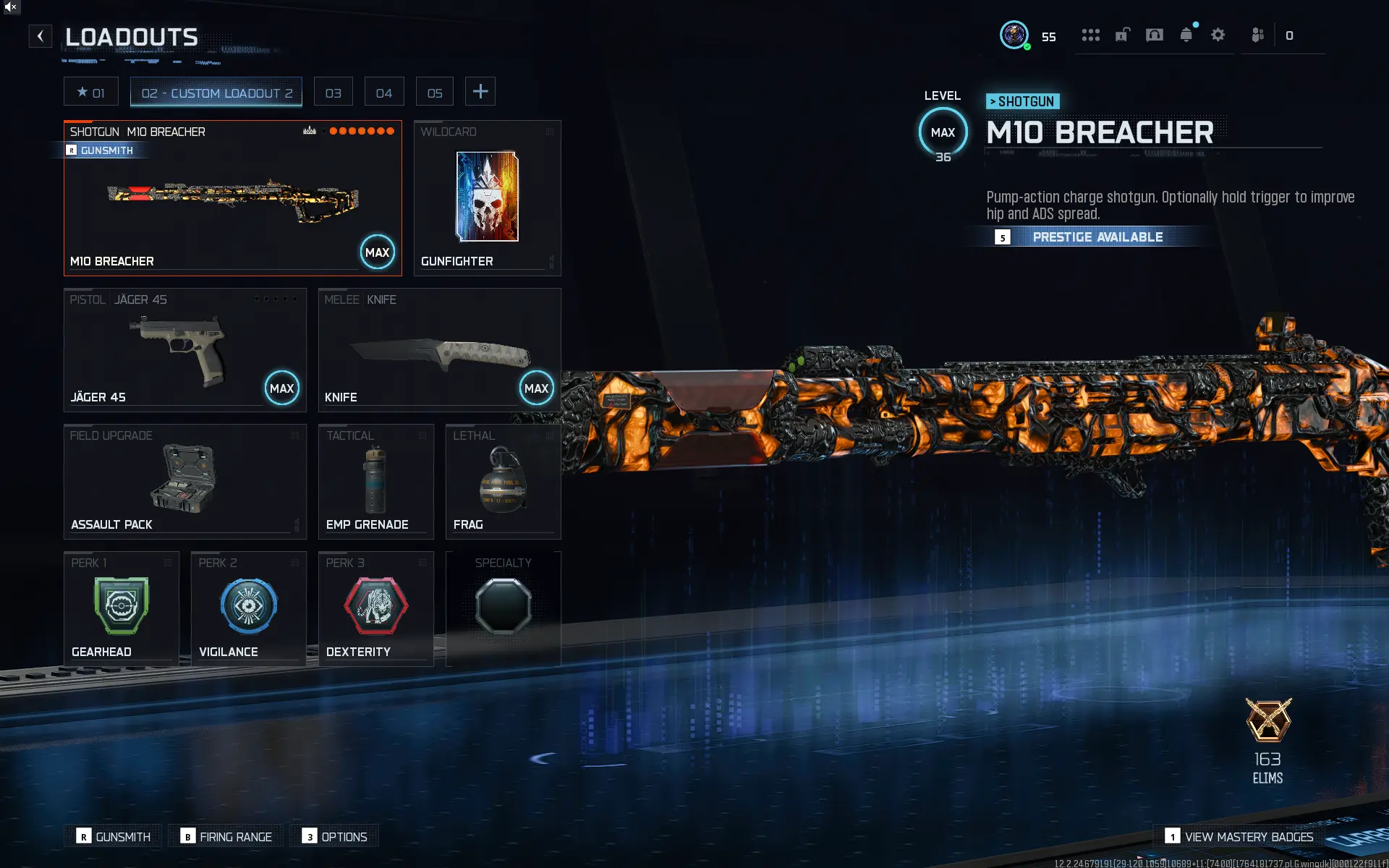Click the player profile avatar showing level 55
1389x868 pixels.
1015,35
